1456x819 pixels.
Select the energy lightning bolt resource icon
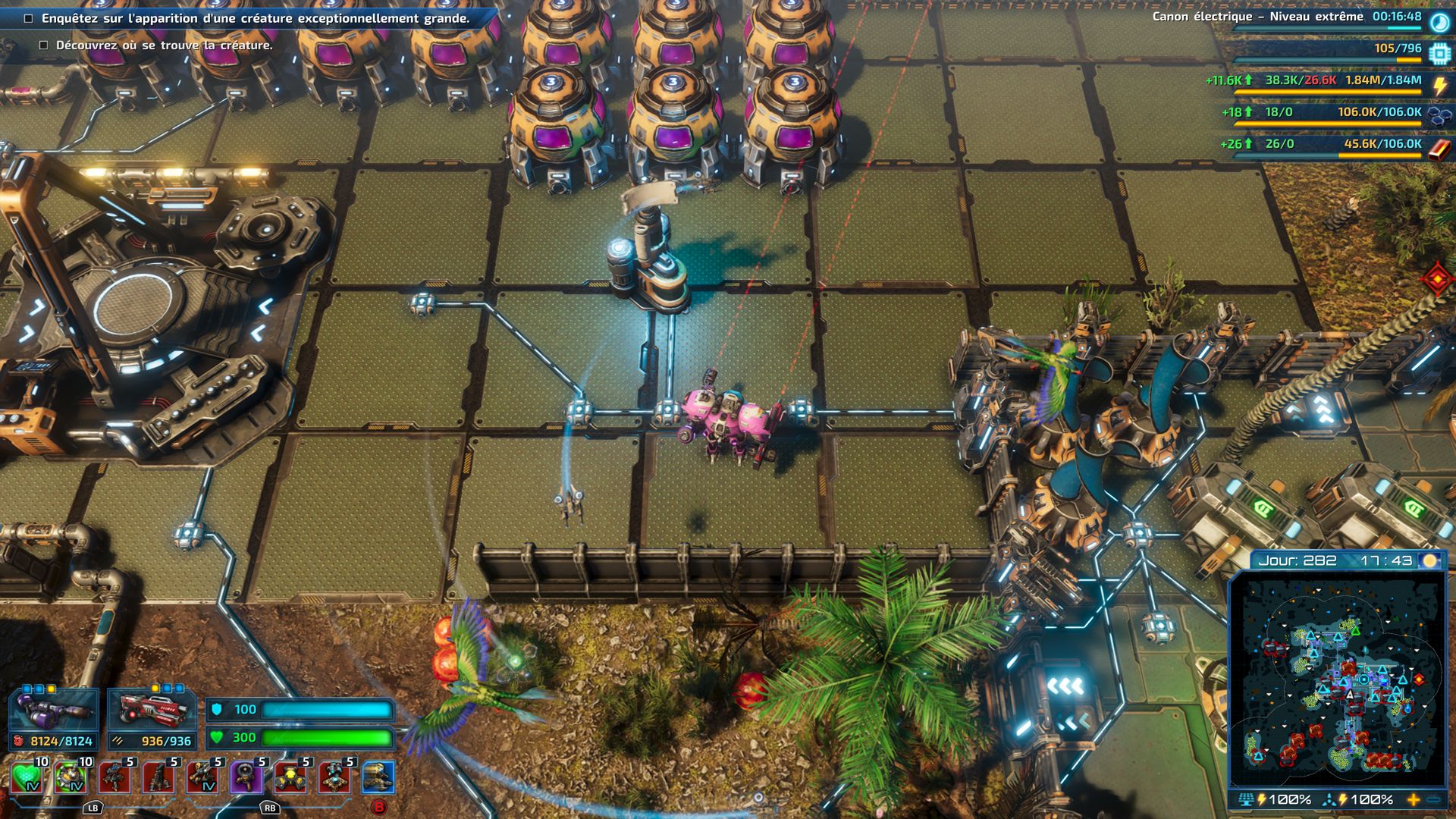point(1439,85)
